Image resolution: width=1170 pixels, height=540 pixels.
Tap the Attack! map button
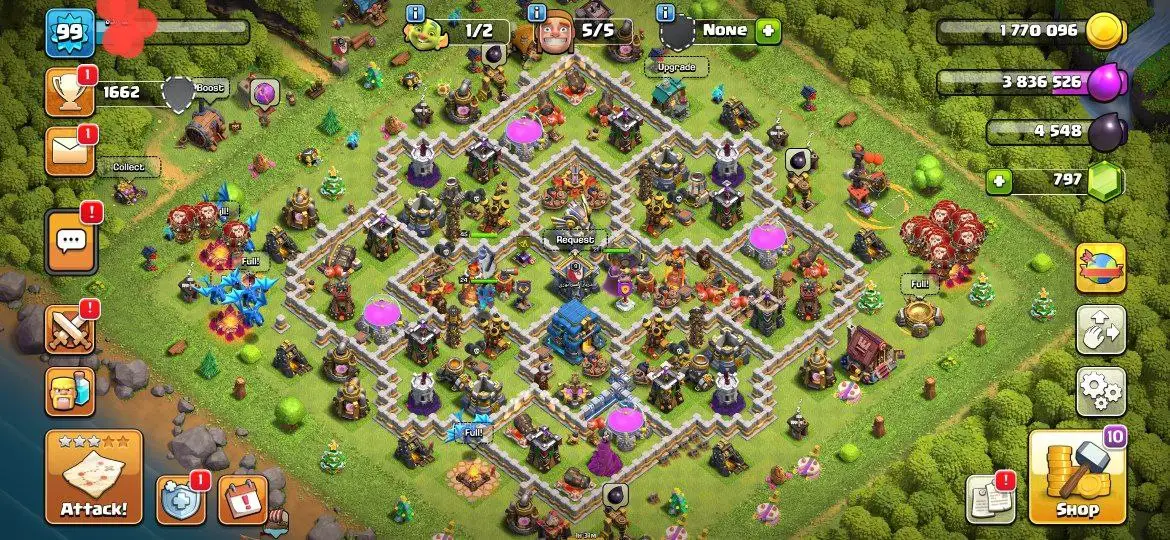[94, 477]
